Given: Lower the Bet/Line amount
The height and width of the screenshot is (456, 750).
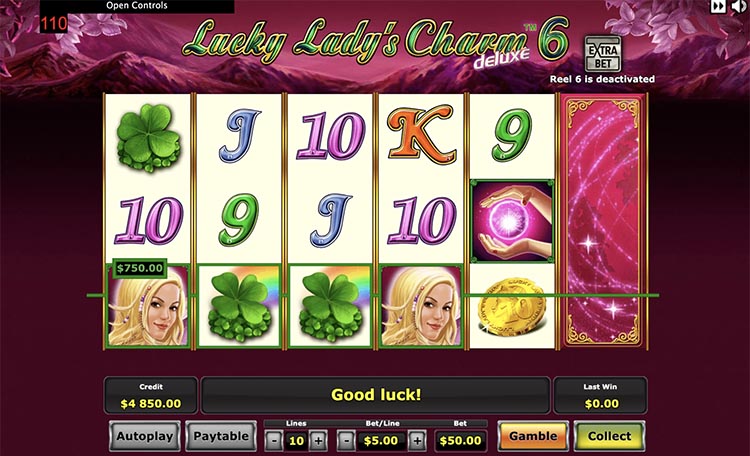Looking at the screenshot, I should tap(346, 440).
